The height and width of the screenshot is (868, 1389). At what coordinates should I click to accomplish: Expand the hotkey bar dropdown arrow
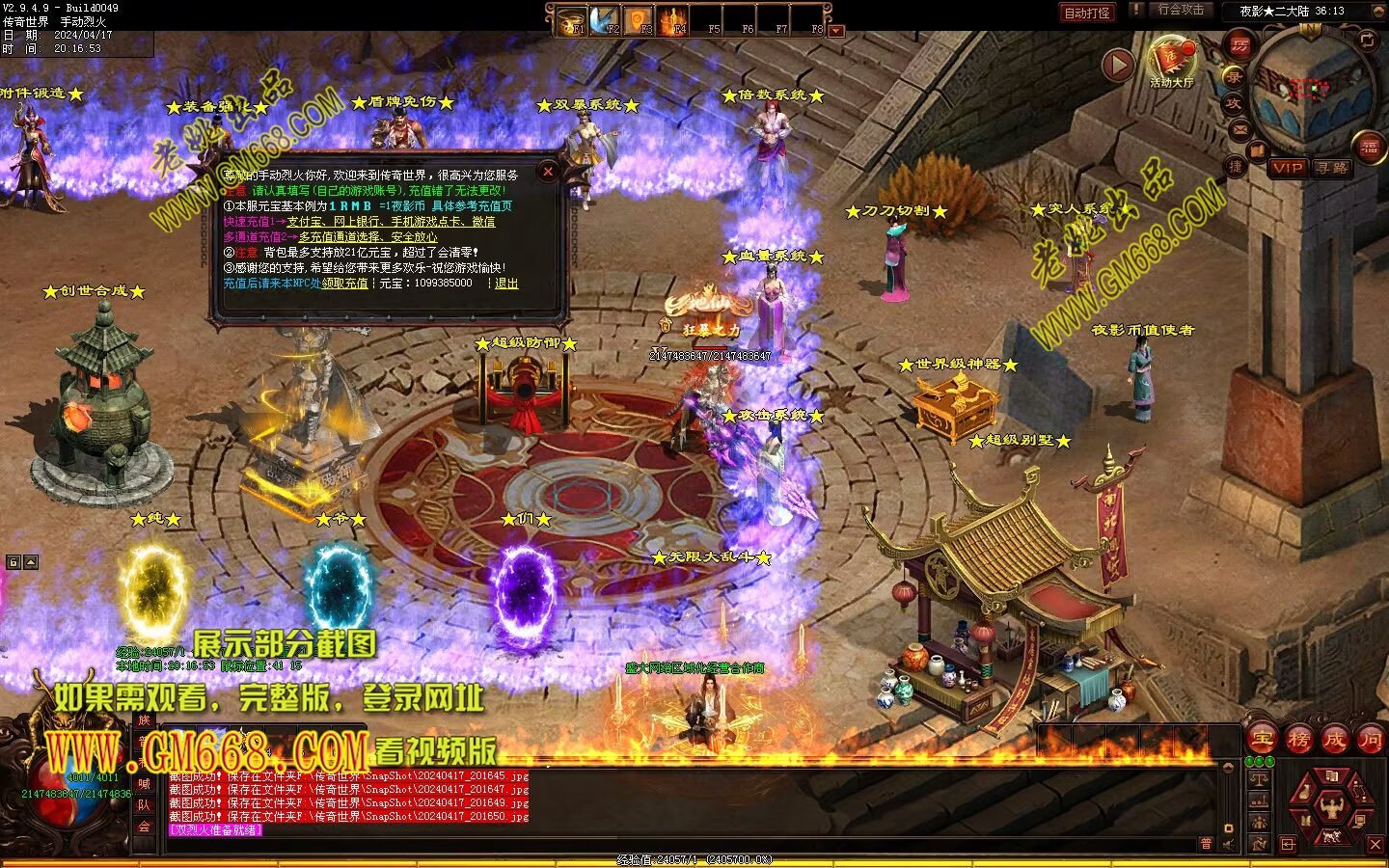(836, 31)
